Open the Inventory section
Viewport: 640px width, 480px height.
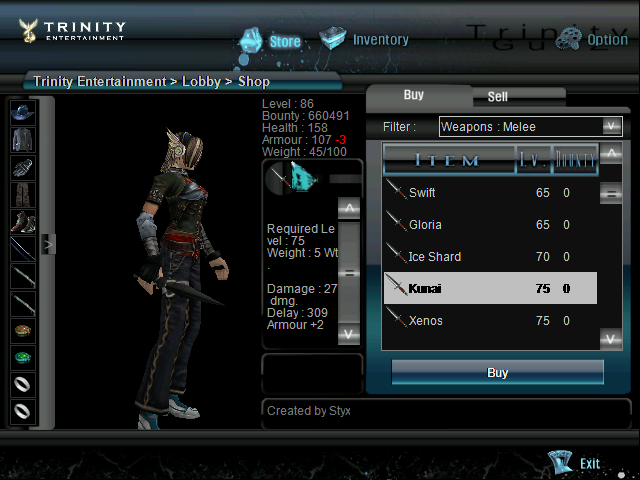coord(365,40)
